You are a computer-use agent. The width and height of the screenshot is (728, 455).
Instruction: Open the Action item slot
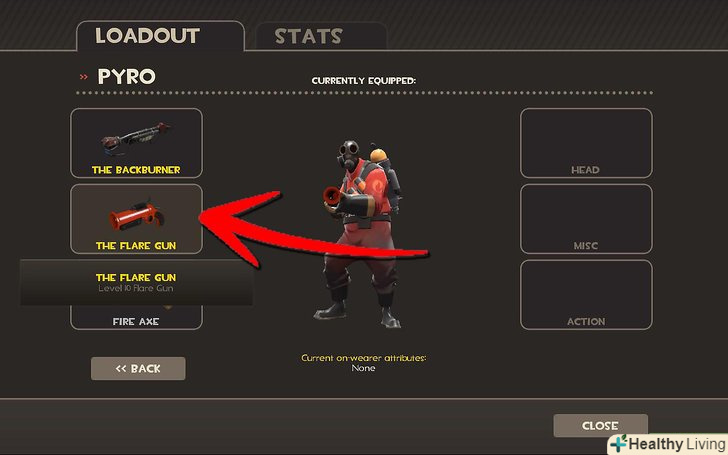[x=585, y=295]
